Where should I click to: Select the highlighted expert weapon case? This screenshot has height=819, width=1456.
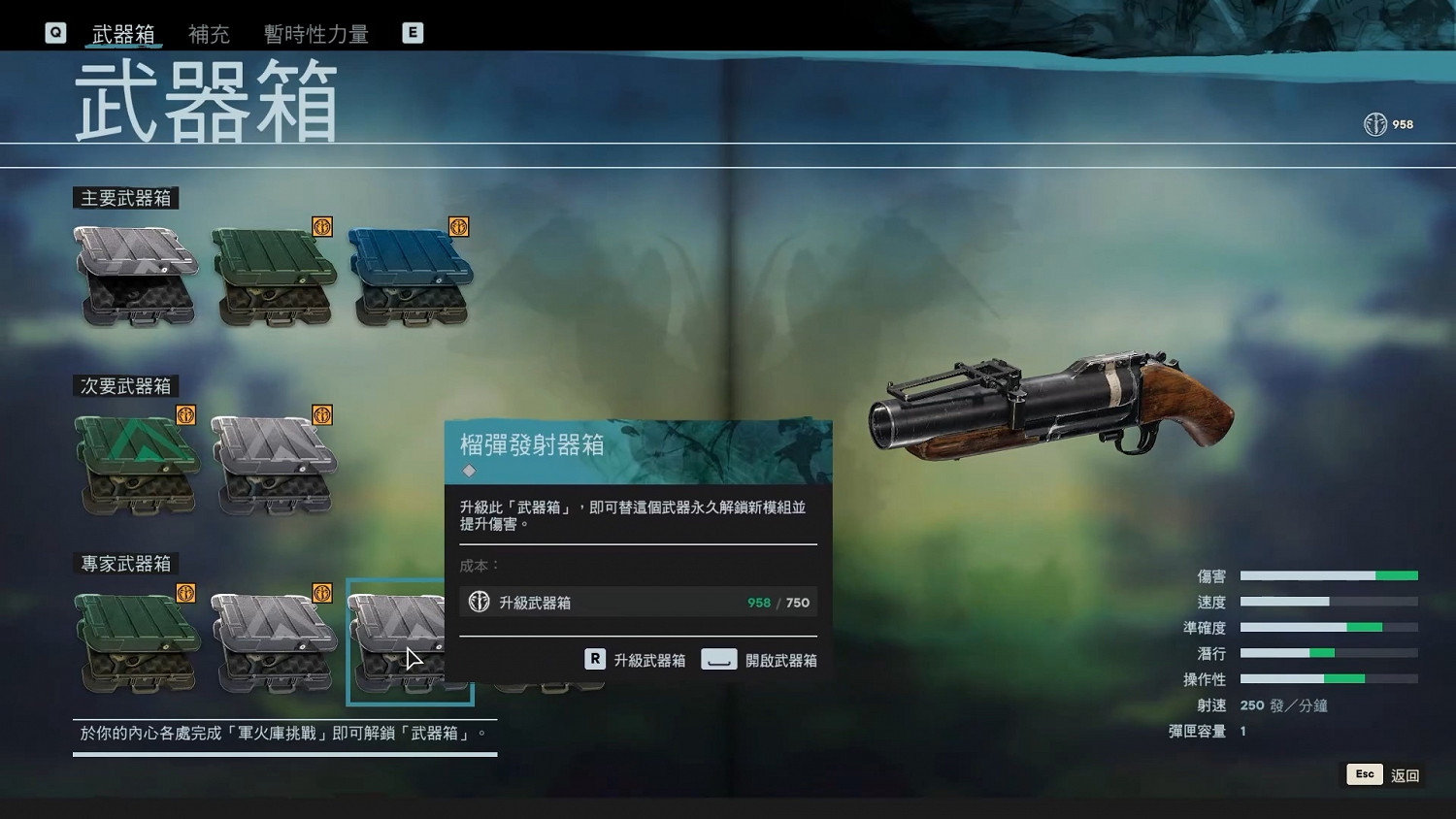410,640
